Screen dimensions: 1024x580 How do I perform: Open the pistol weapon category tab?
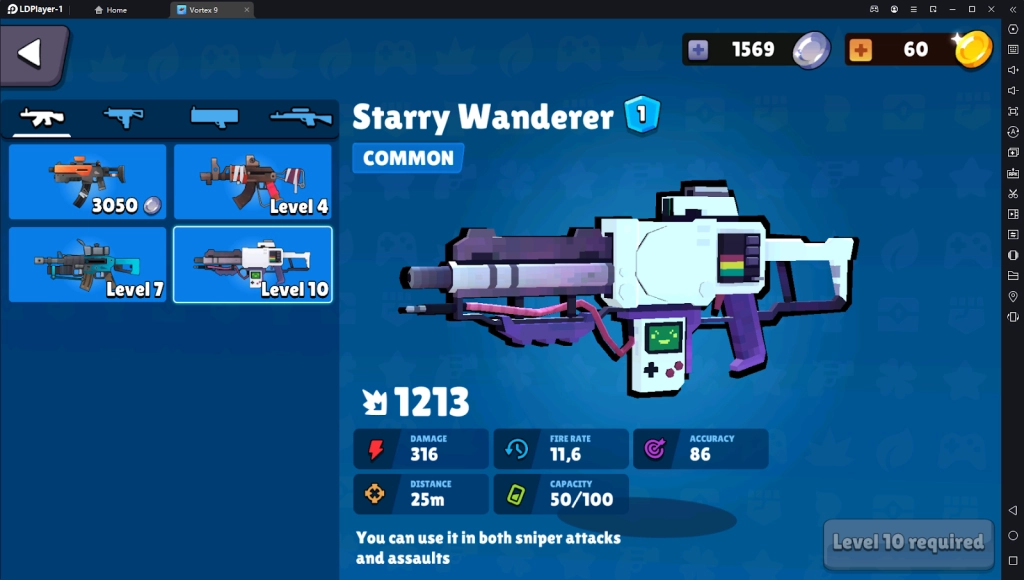coord(124,118)
